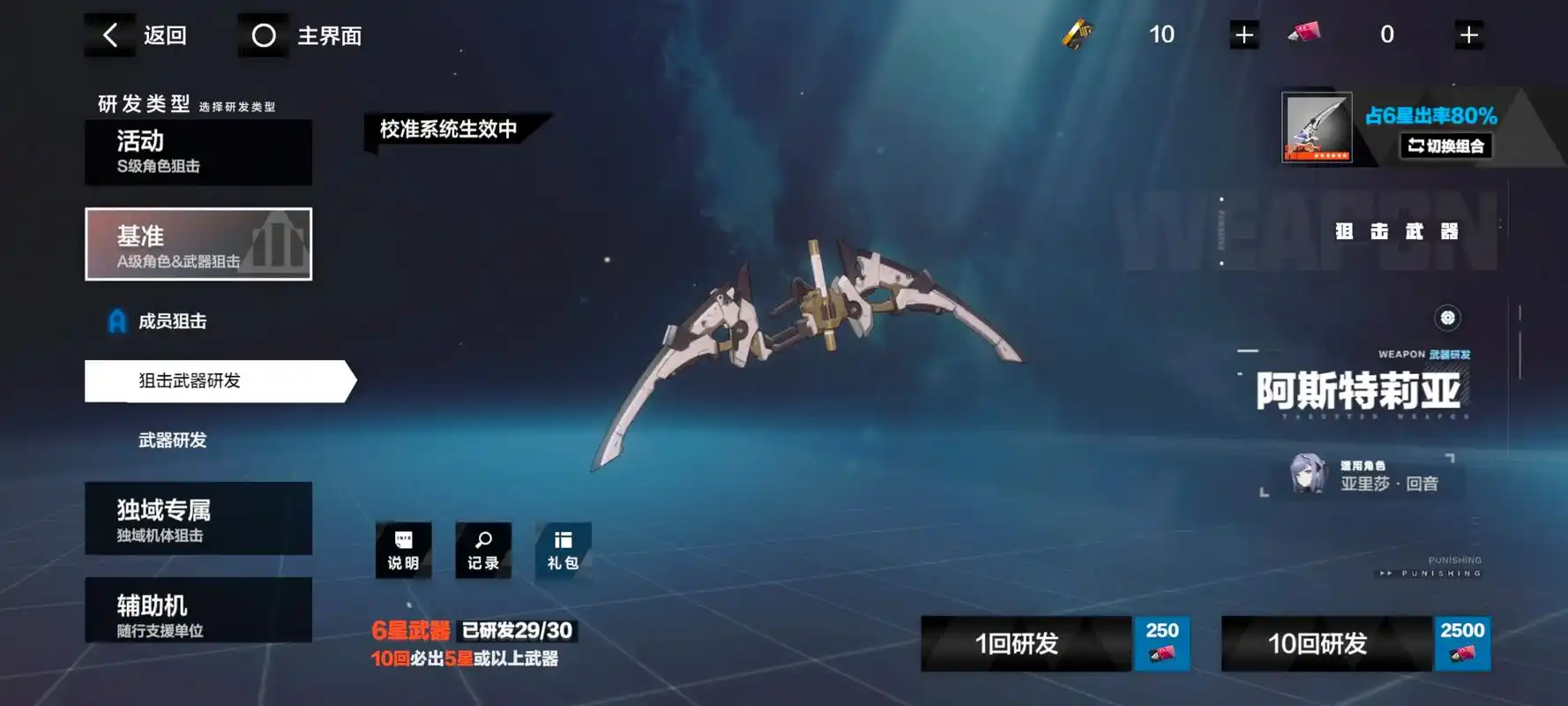Open the 说明 research info panel
This screenshot has width=1568, height=706.
pos(404,551)
